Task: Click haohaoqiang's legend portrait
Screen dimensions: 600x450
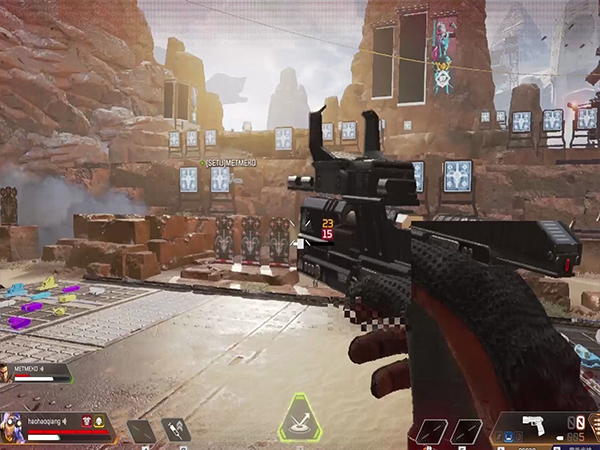Action: [13, 427]
